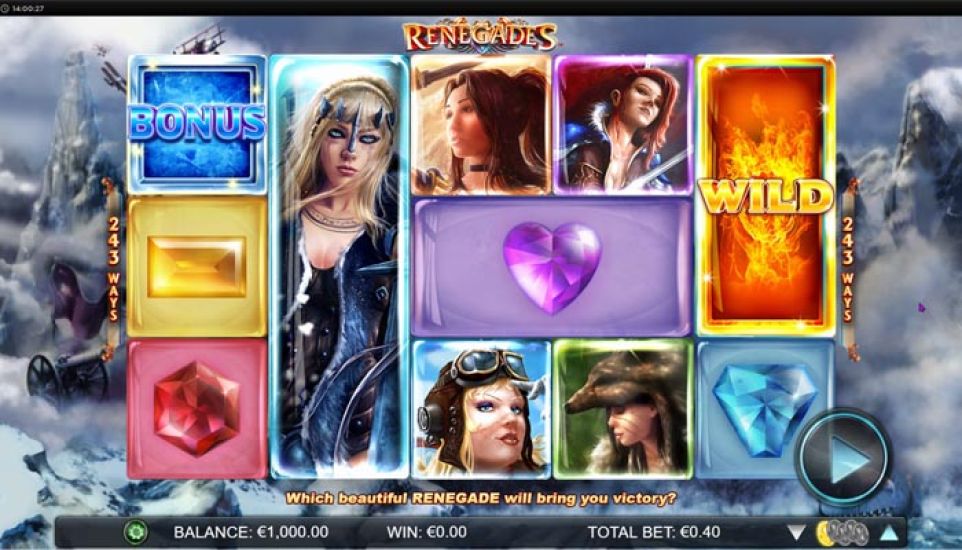Image resolution: width=962 pixels, height=550 pixels.
Task: Click the coin stack bet icon
Action: [841, 532]
